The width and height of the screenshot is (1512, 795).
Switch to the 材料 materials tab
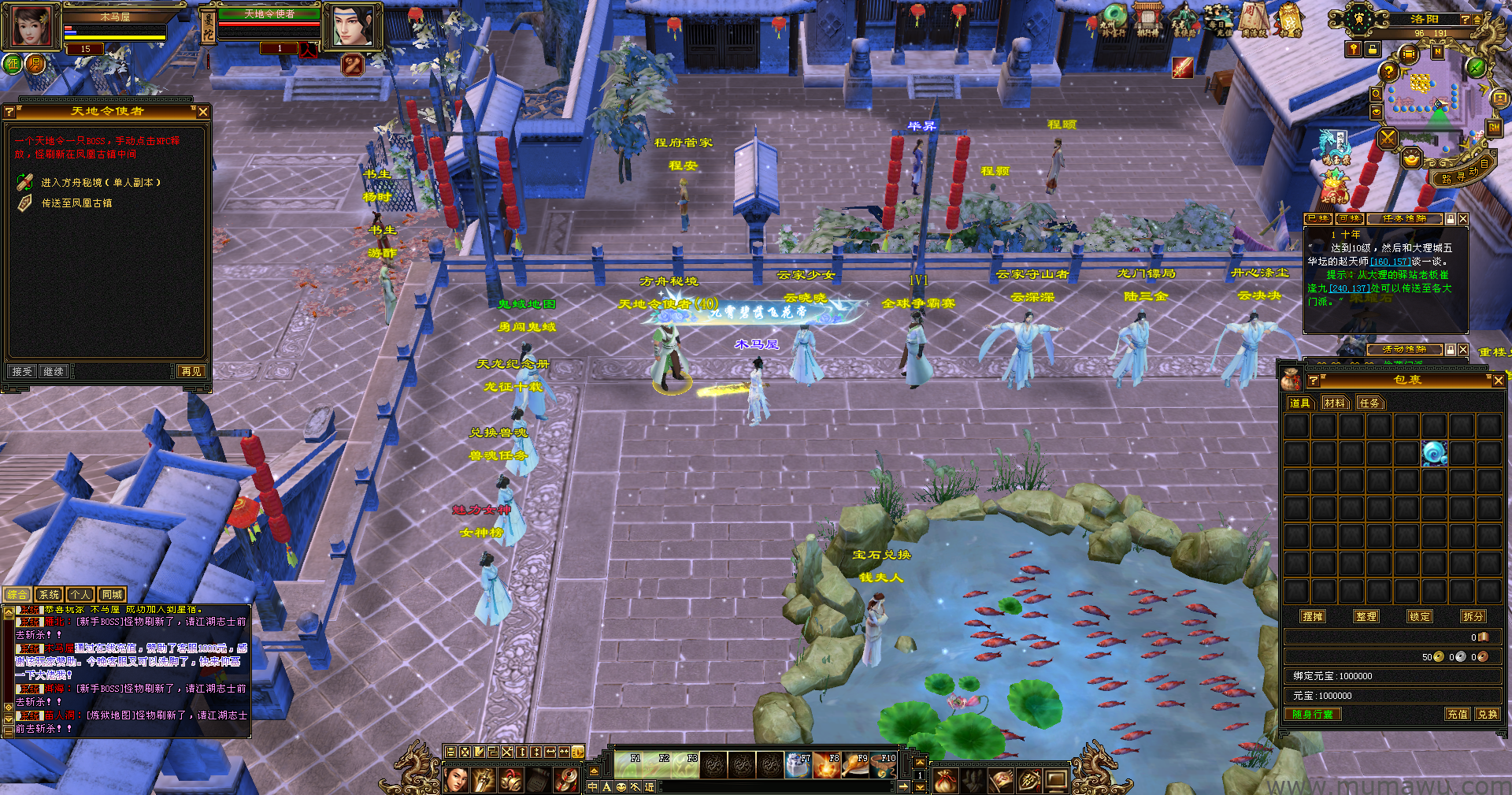tap(1335, 403)
